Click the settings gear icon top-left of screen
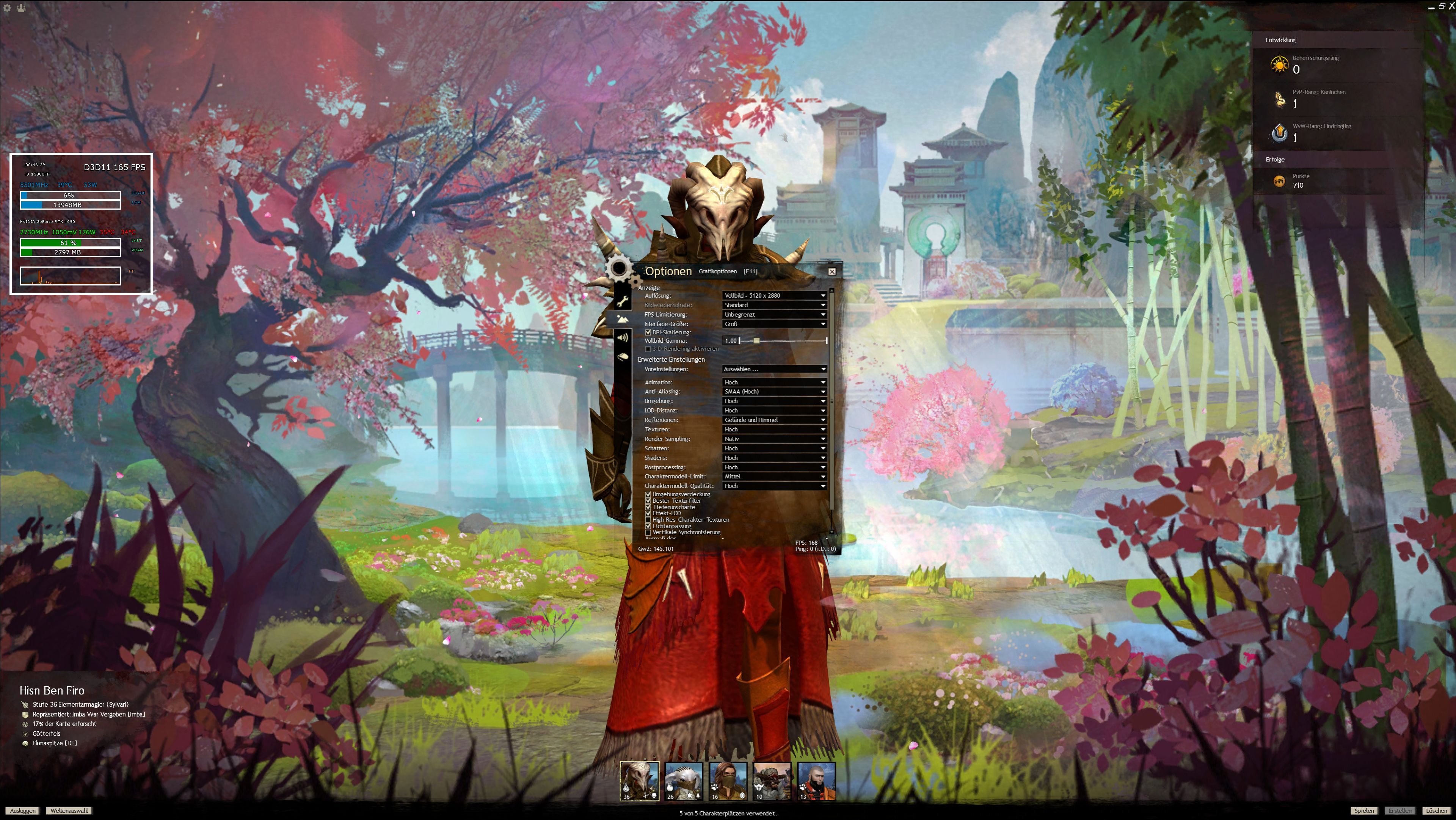The width and height of the screenshot is (1456, 820). pyautogui.click(x=7, y=8)
